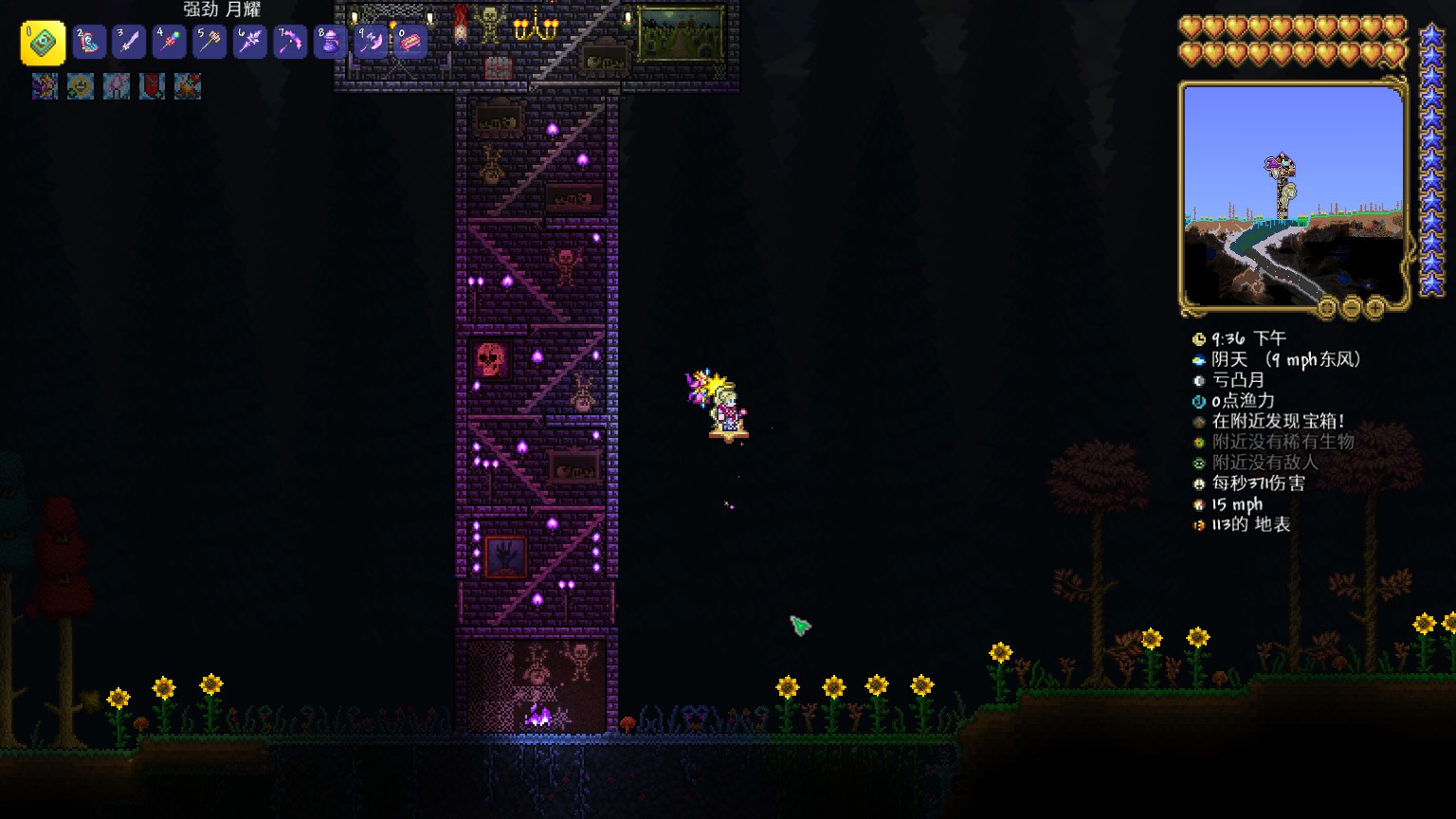Image resolution: width=1456 pixels, height=819 pixels.
Task: Choose the sword in hotbar slot 3
Action: pyautogui.click(x=129, y=42)
